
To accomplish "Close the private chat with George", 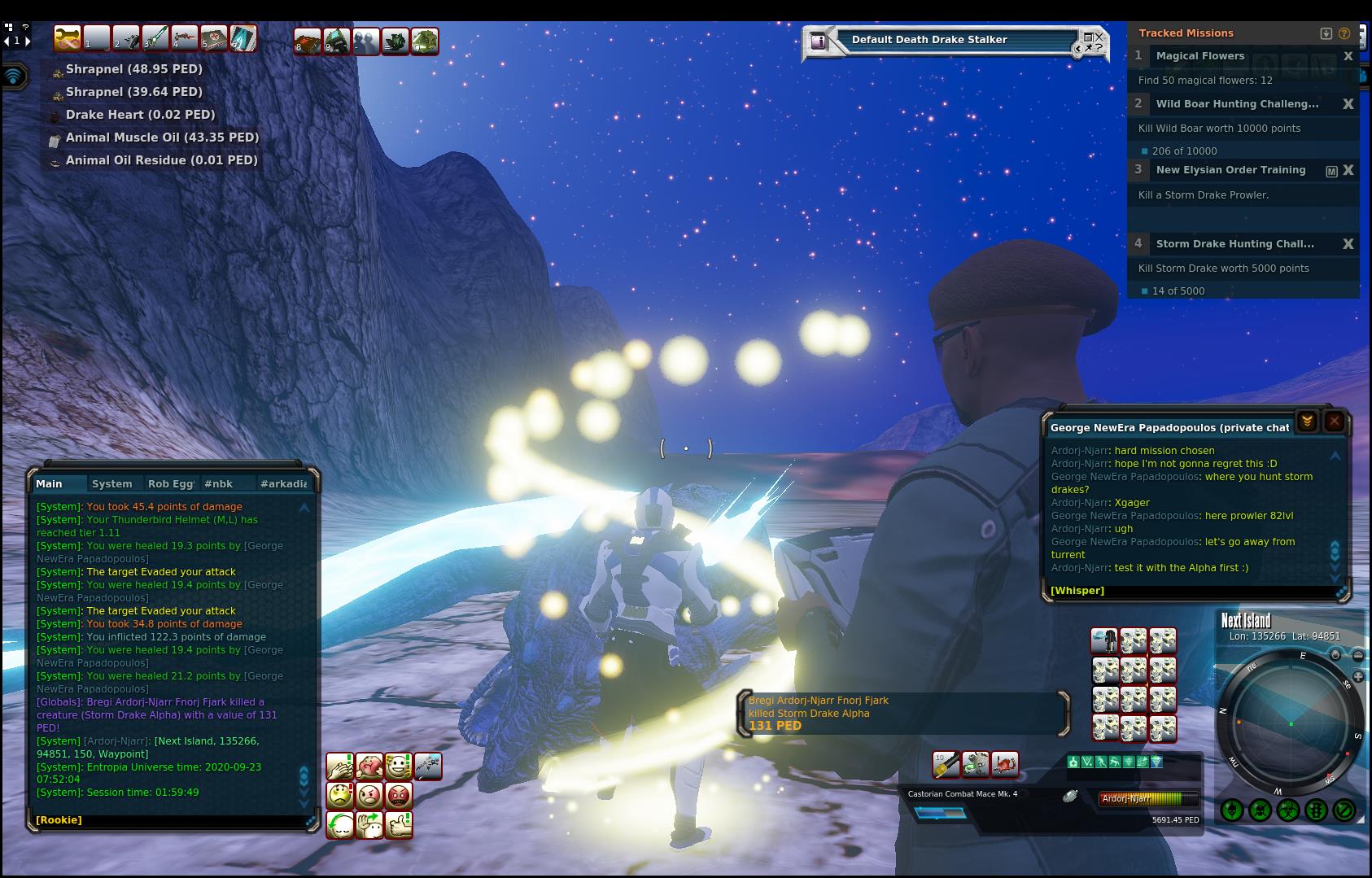I will pos(1335,422).
